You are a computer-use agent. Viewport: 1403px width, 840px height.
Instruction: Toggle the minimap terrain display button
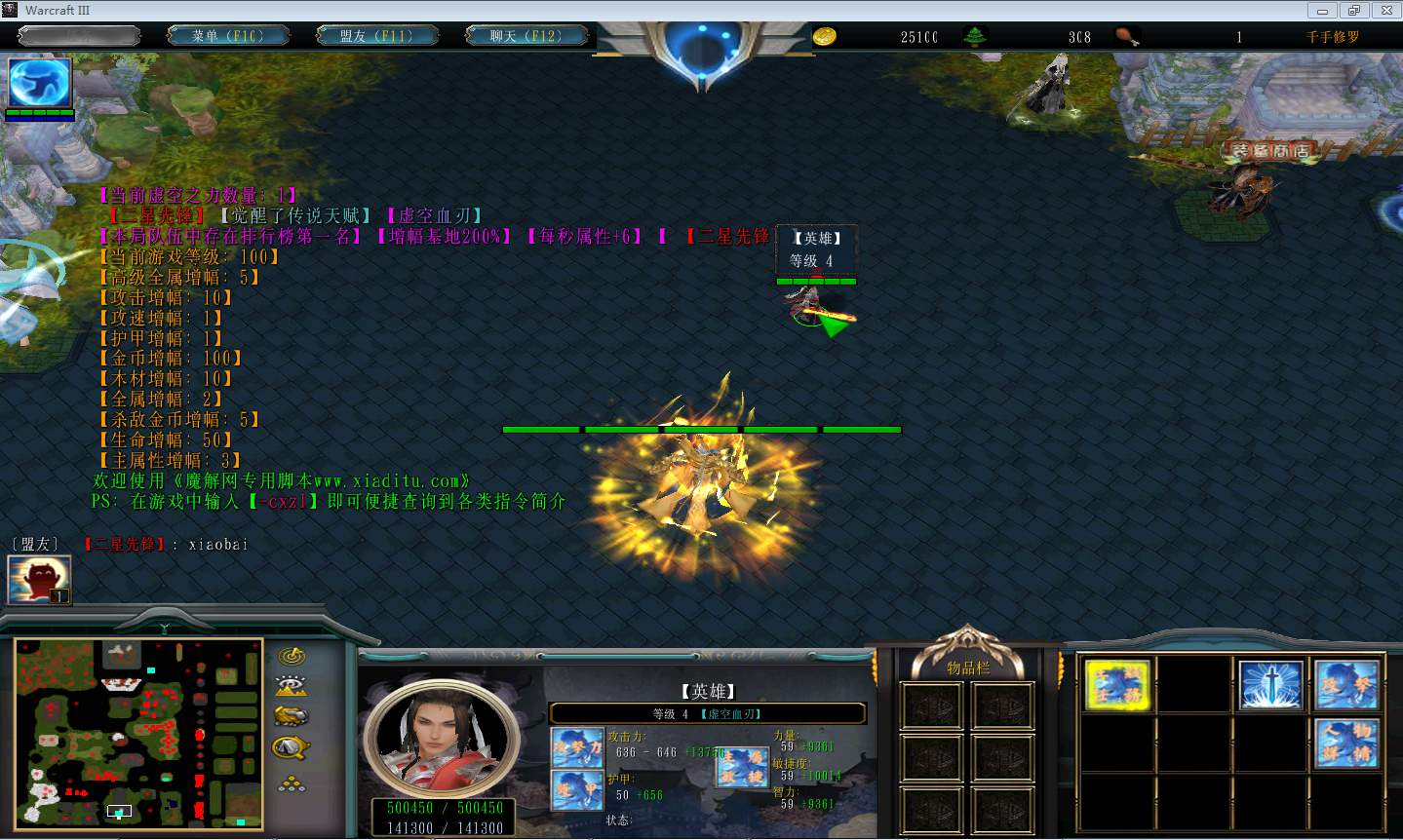click(291, 686)
